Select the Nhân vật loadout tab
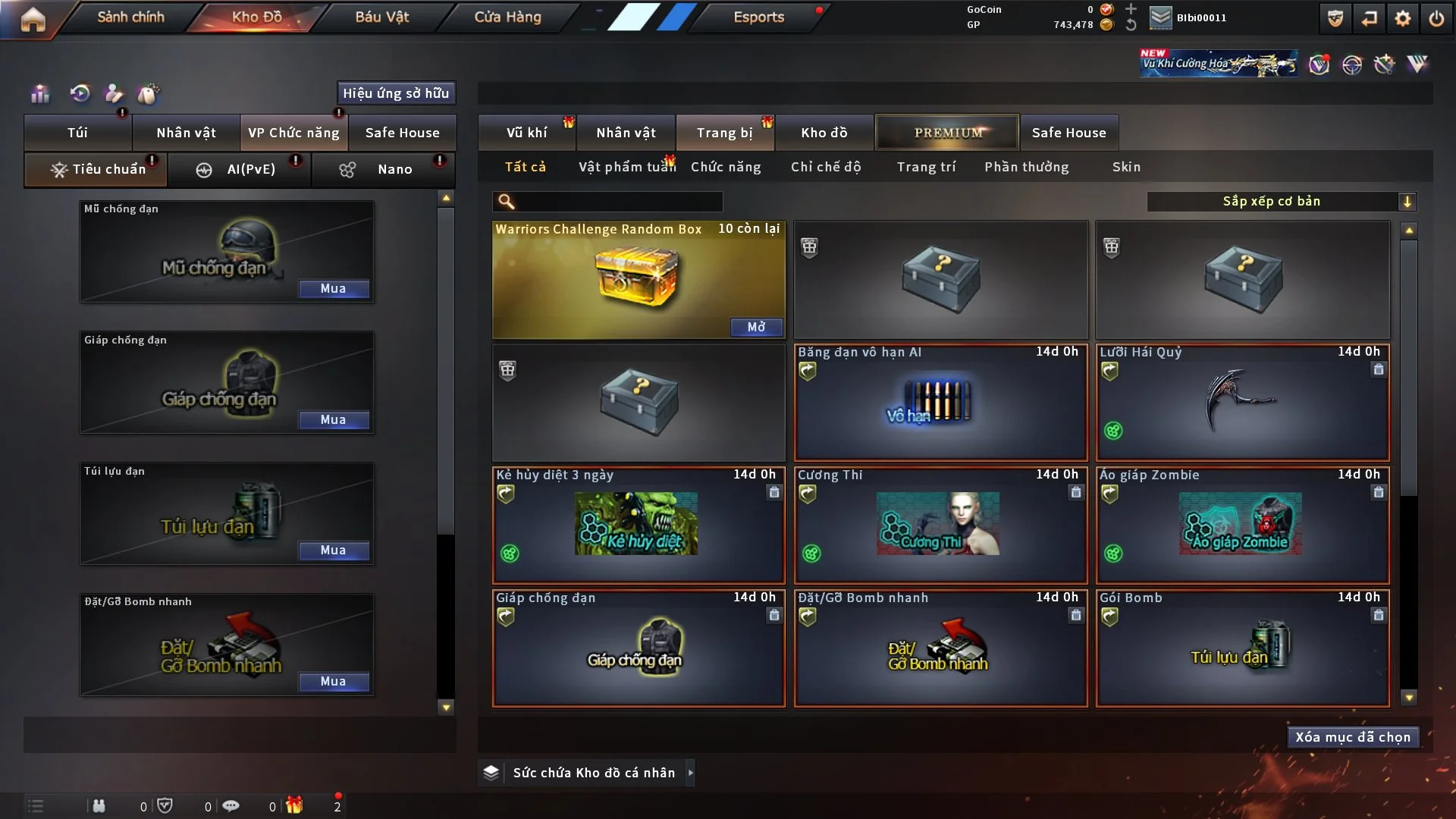The width and height of the screenshot is (1456, 819). click(186, 133)
